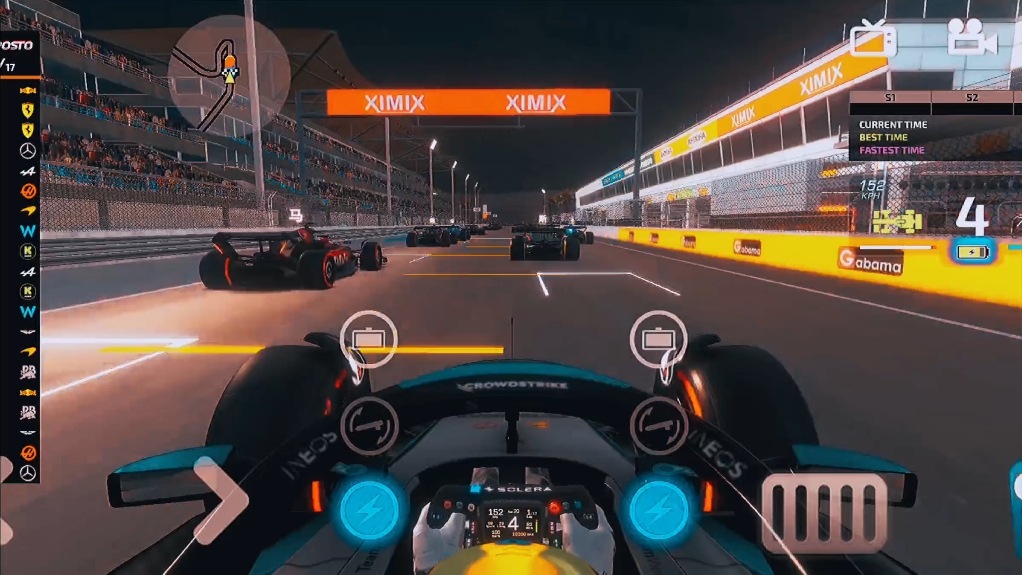1022x575 pixels.
Task: Tap the TV broadcast view icon
Action: click(x=873, y=39)
